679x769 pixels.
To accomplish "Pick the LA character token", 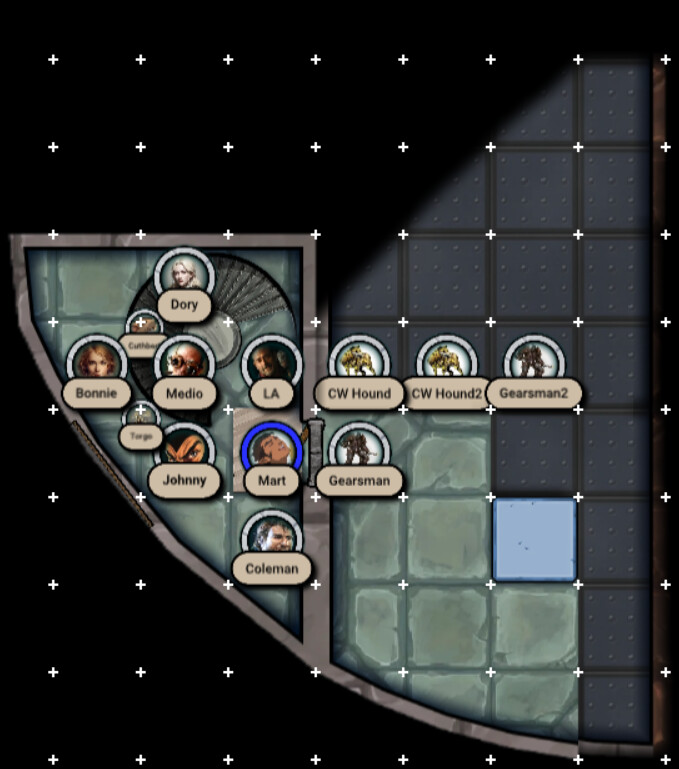I will click(271, 361).
